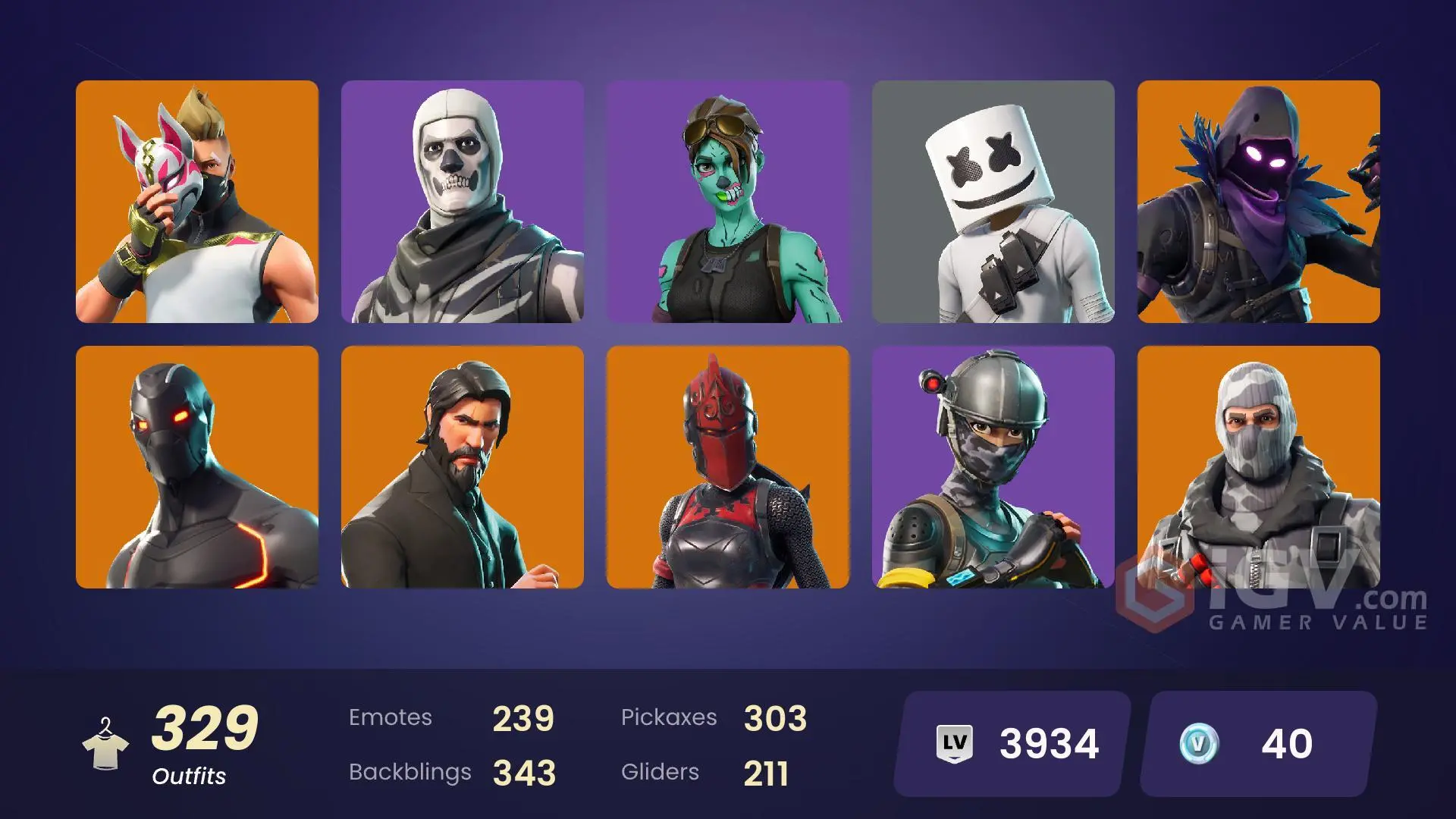Select the LV level badge icon
Viewport: 1456px width, 819px height.
coord(957,741)
